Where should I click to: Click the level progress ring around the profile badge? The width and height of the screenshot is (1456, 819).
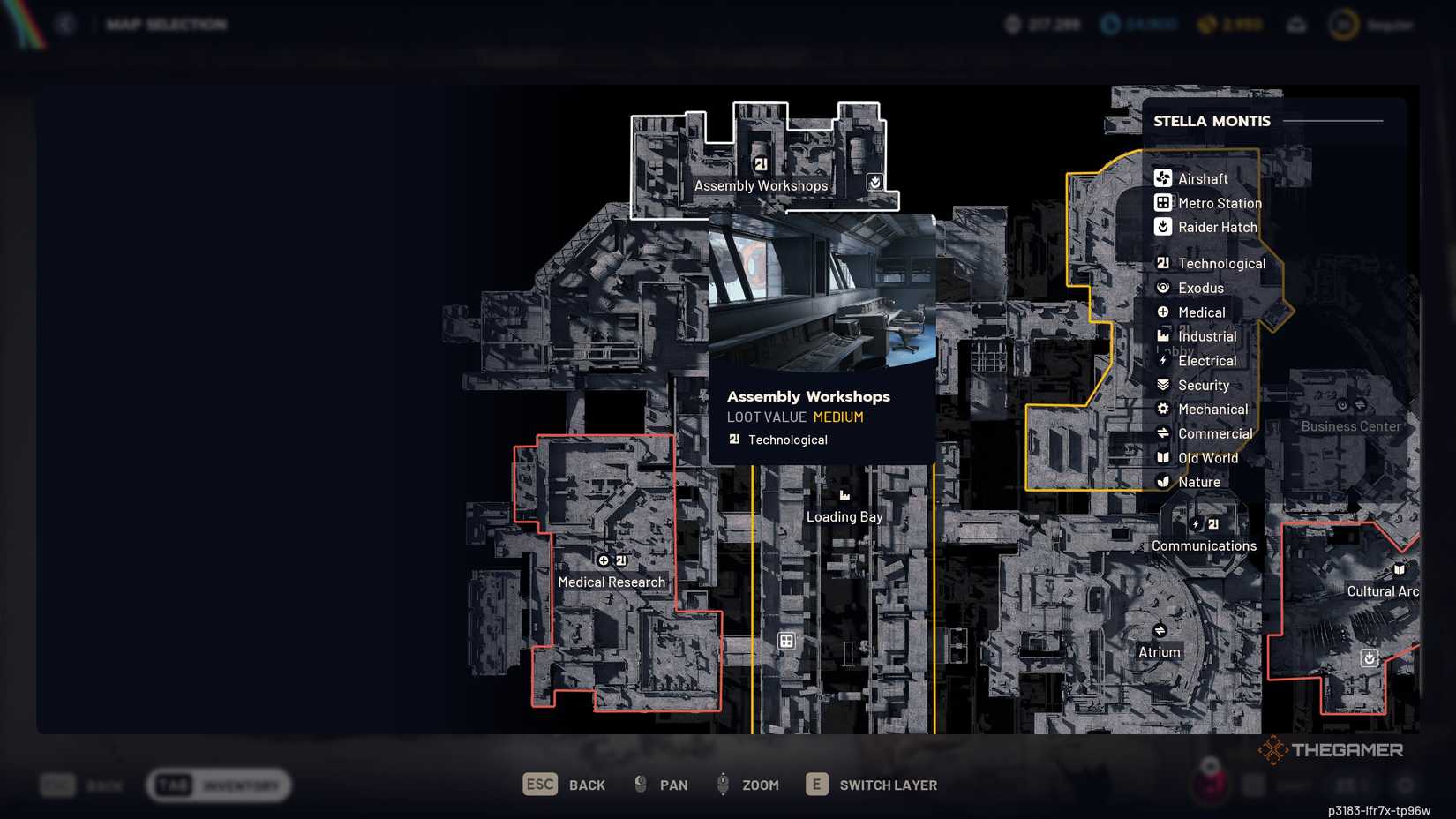(1342, 24)
